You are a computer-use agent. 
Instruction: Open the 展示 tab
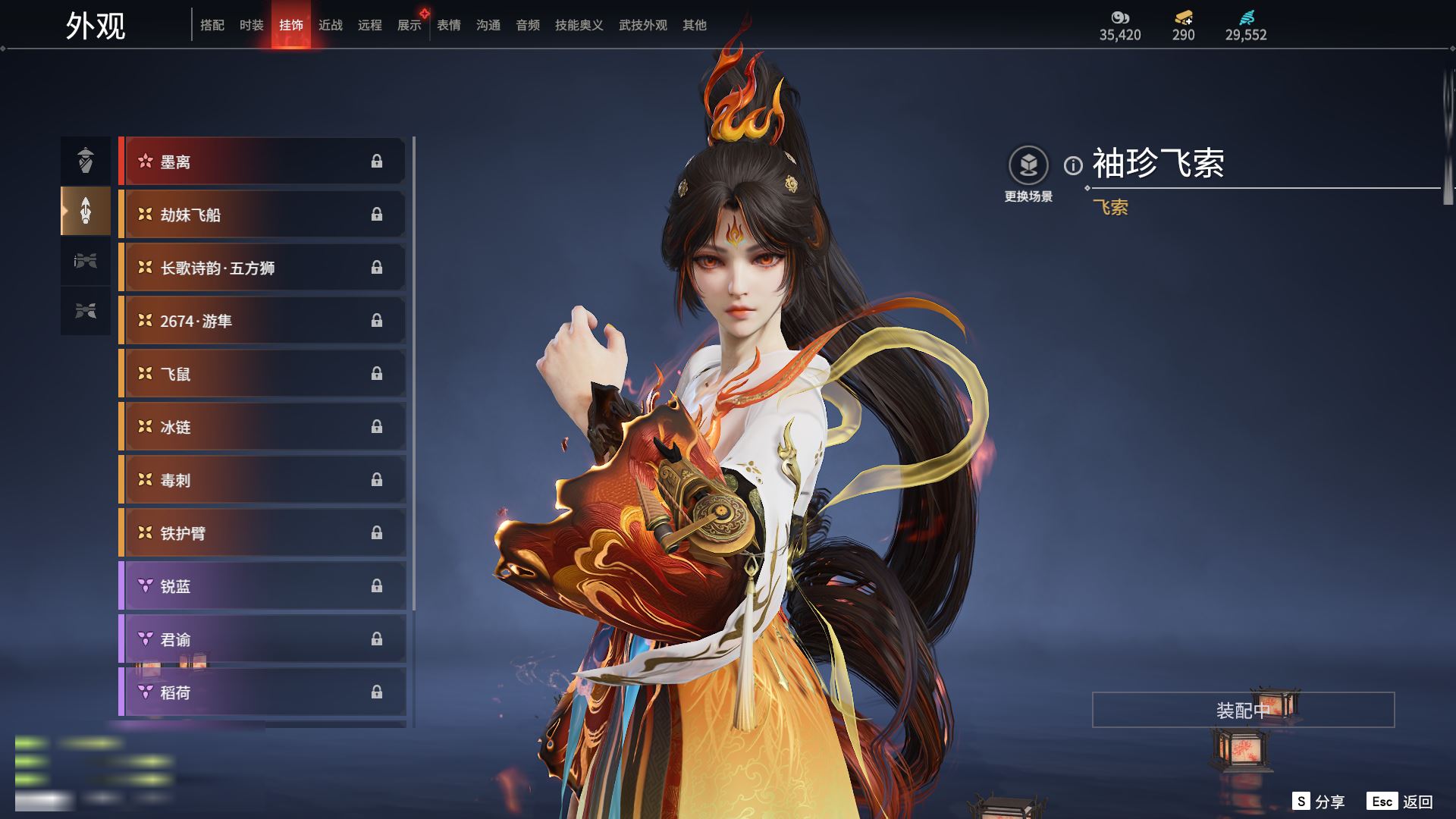pos(409,25)
